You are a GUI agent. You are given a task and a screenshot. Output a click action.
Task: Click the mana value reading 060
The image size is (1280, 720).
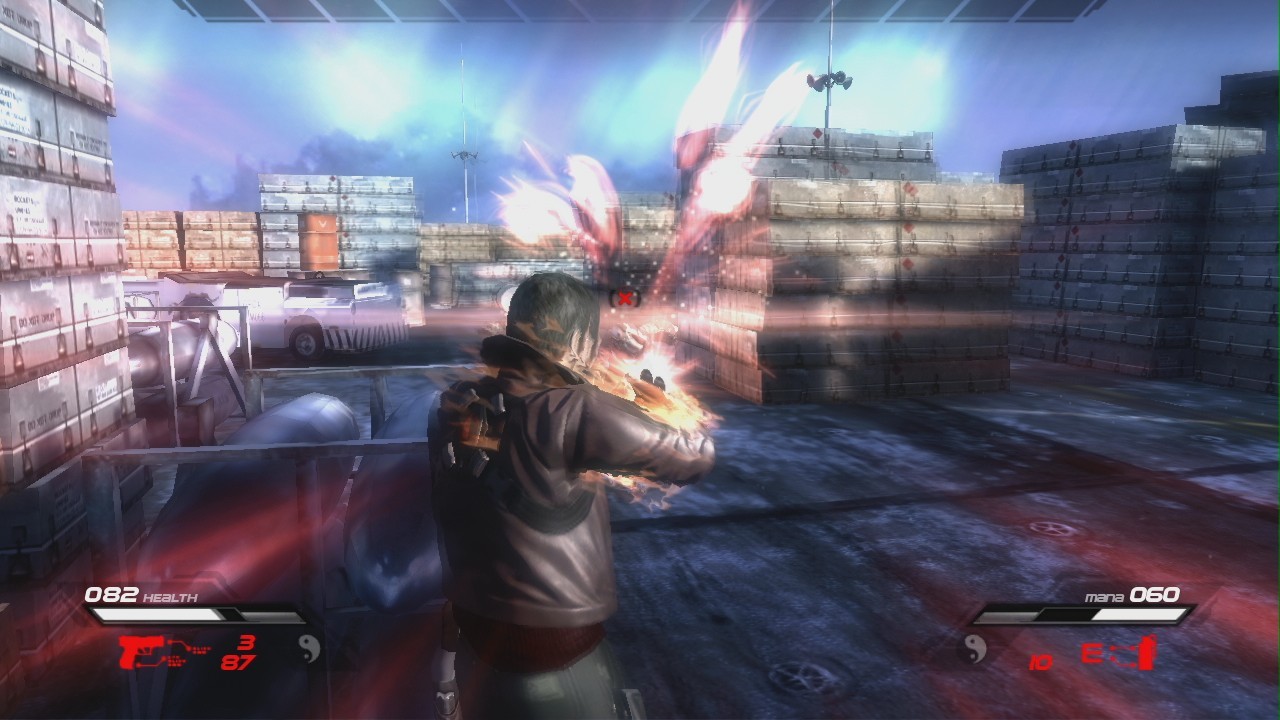point(1154,594)
